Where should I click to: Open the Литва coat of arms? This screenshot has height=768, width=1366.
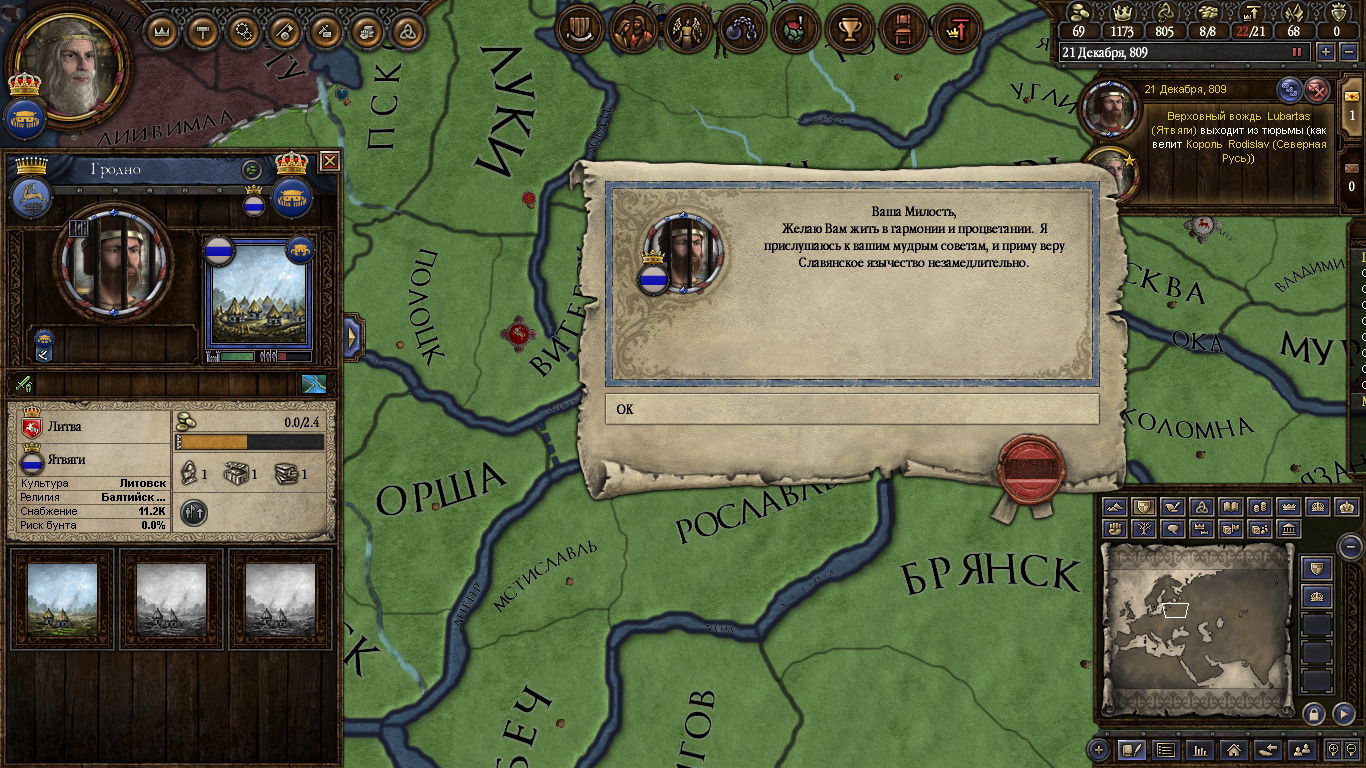click(31, 426)
